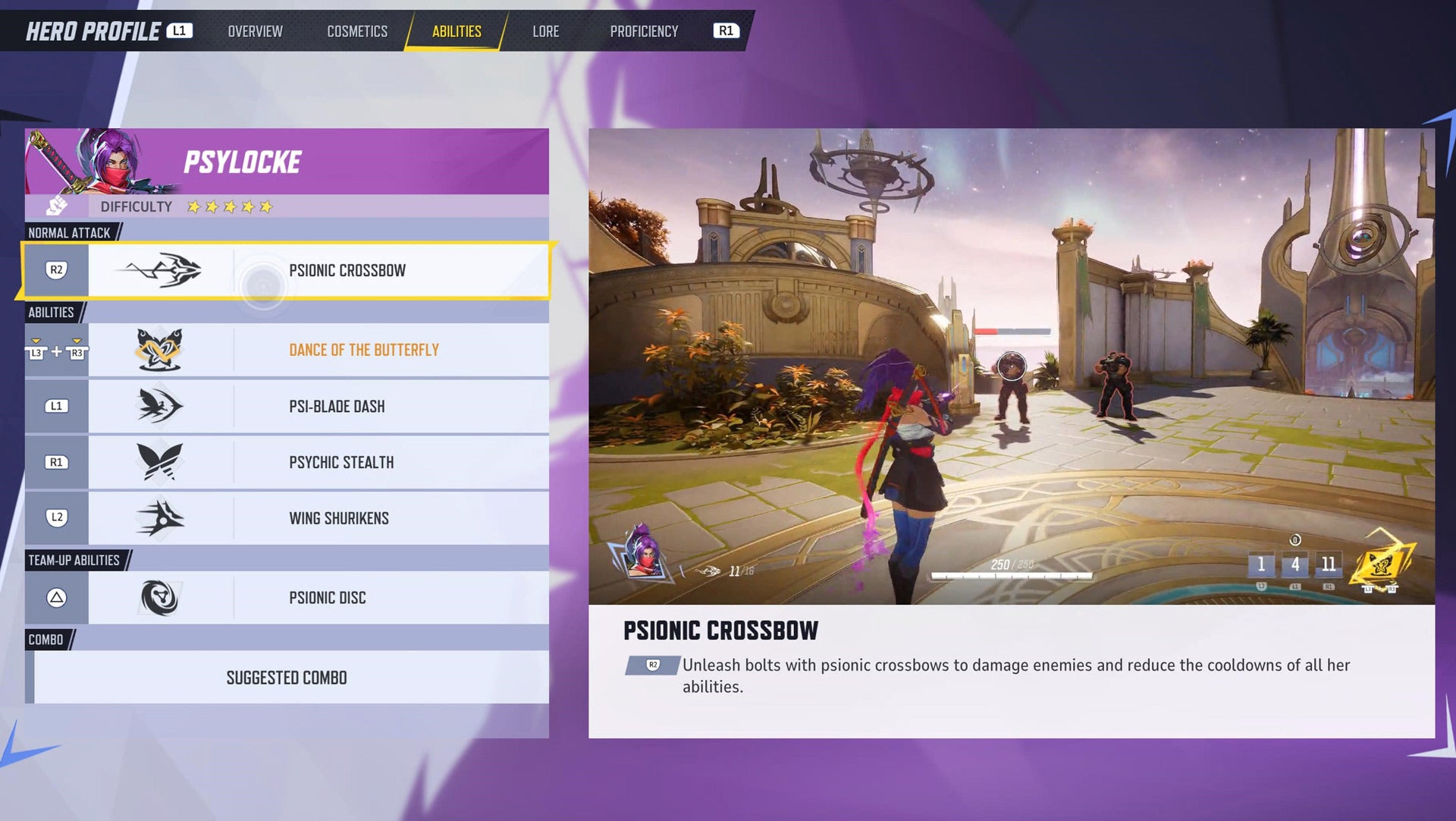
Task: Click the Psychic Stealth blade icon
Action: click(x=159, y=462)
